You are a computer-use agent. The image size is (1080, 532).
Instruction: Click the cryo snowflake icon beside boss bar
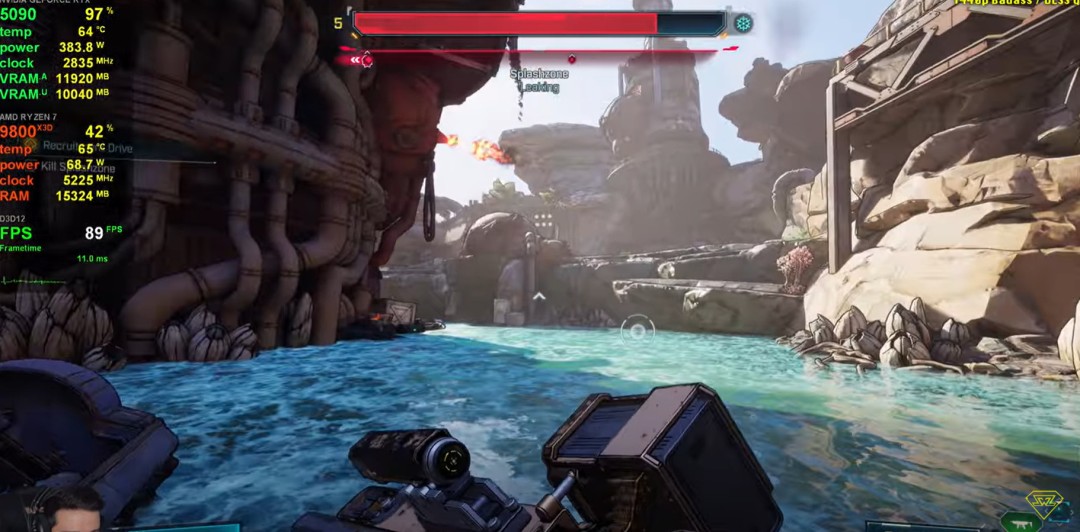743,23
